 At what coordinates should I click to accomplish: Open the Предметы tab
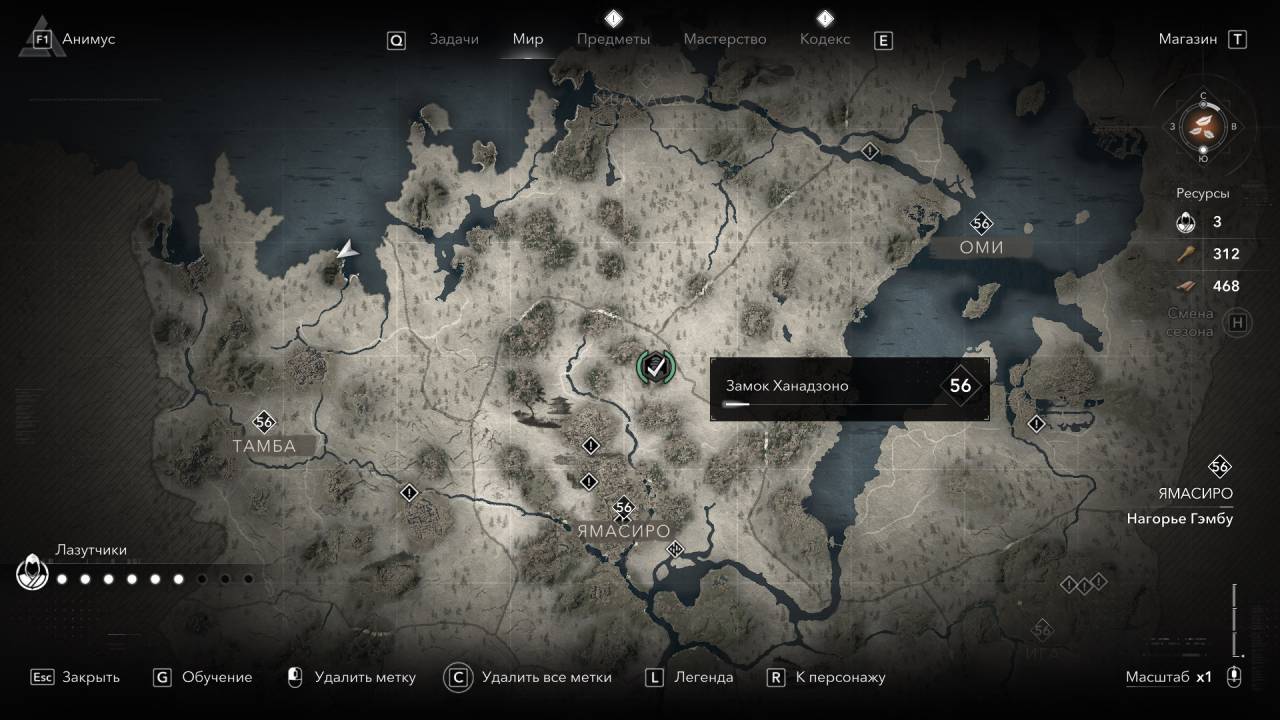click(x=613, y=39)
